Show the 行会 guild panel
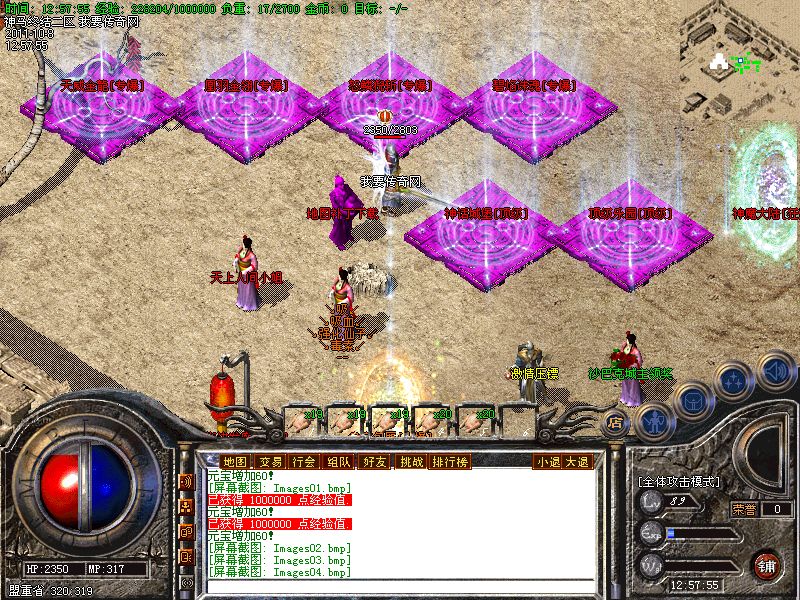The height and width of the screenshot is (600, 800). 304,462
